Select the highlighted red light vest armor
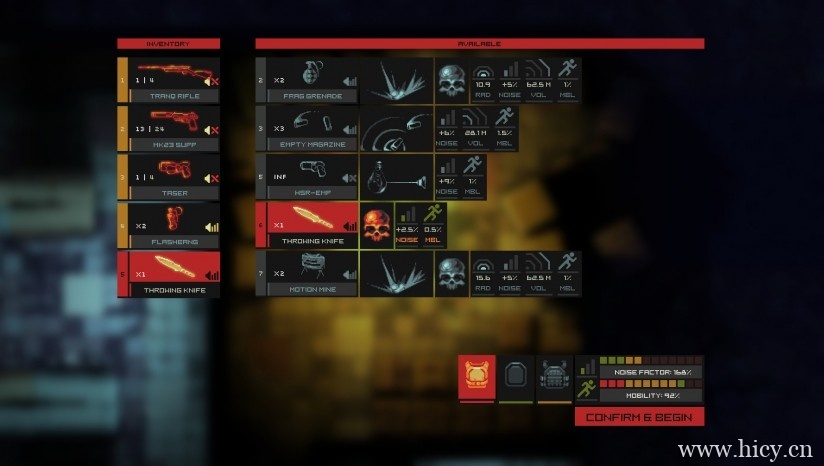Screen dimensions: 824x466 click(x=476, y=377)
